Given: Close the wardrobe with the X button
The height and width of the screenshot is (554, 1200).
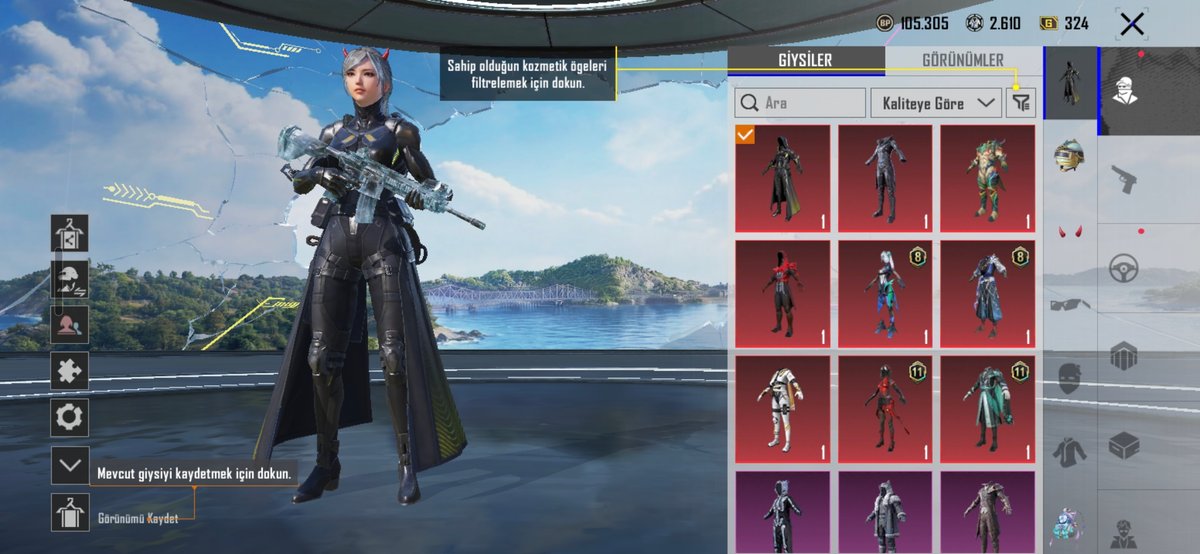Looking at the screenshot, I should point(1131,24).
